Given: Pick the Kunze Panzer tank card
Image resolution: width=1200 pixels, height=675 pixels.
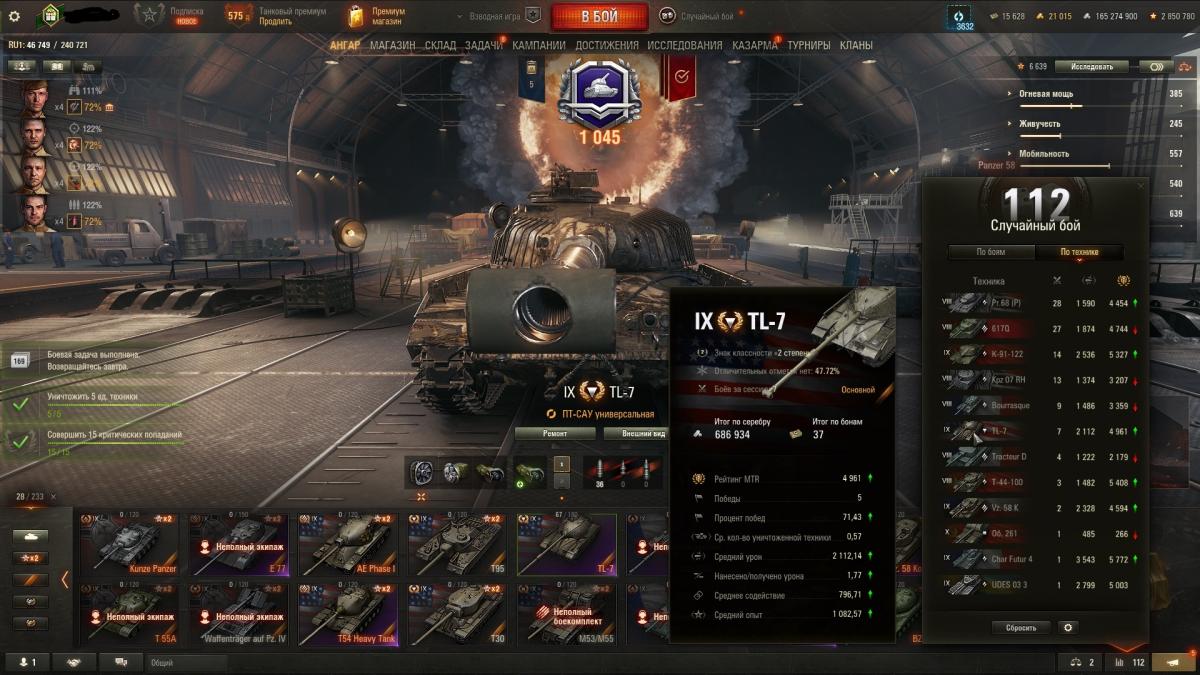Looking at the screenshot, I should (130, 545).
